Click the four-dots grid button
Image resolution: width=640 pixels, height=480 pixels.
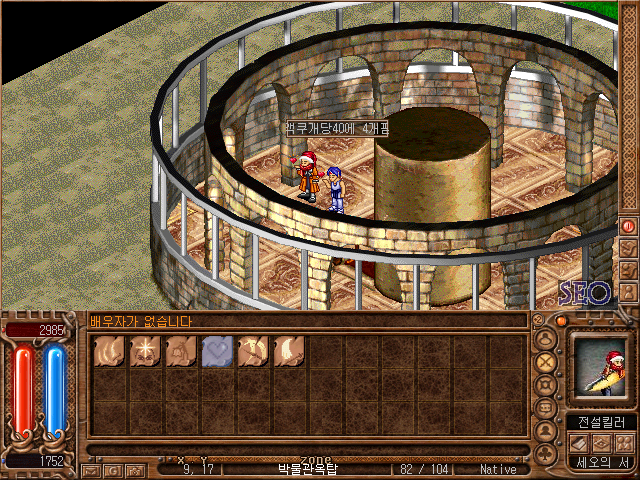coord(624,442)
